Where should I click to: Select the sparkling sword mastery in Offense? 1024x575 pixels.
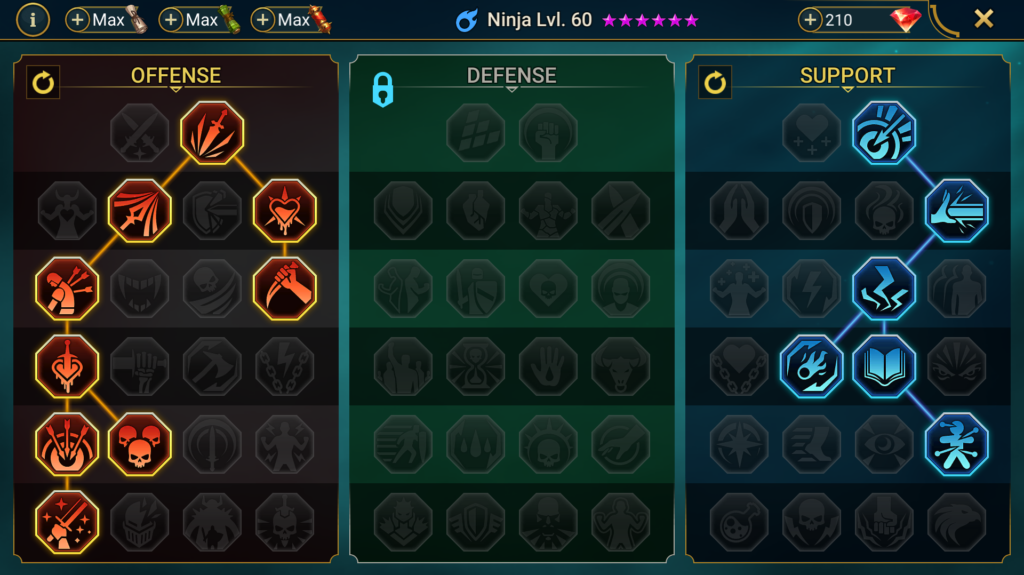67,521
